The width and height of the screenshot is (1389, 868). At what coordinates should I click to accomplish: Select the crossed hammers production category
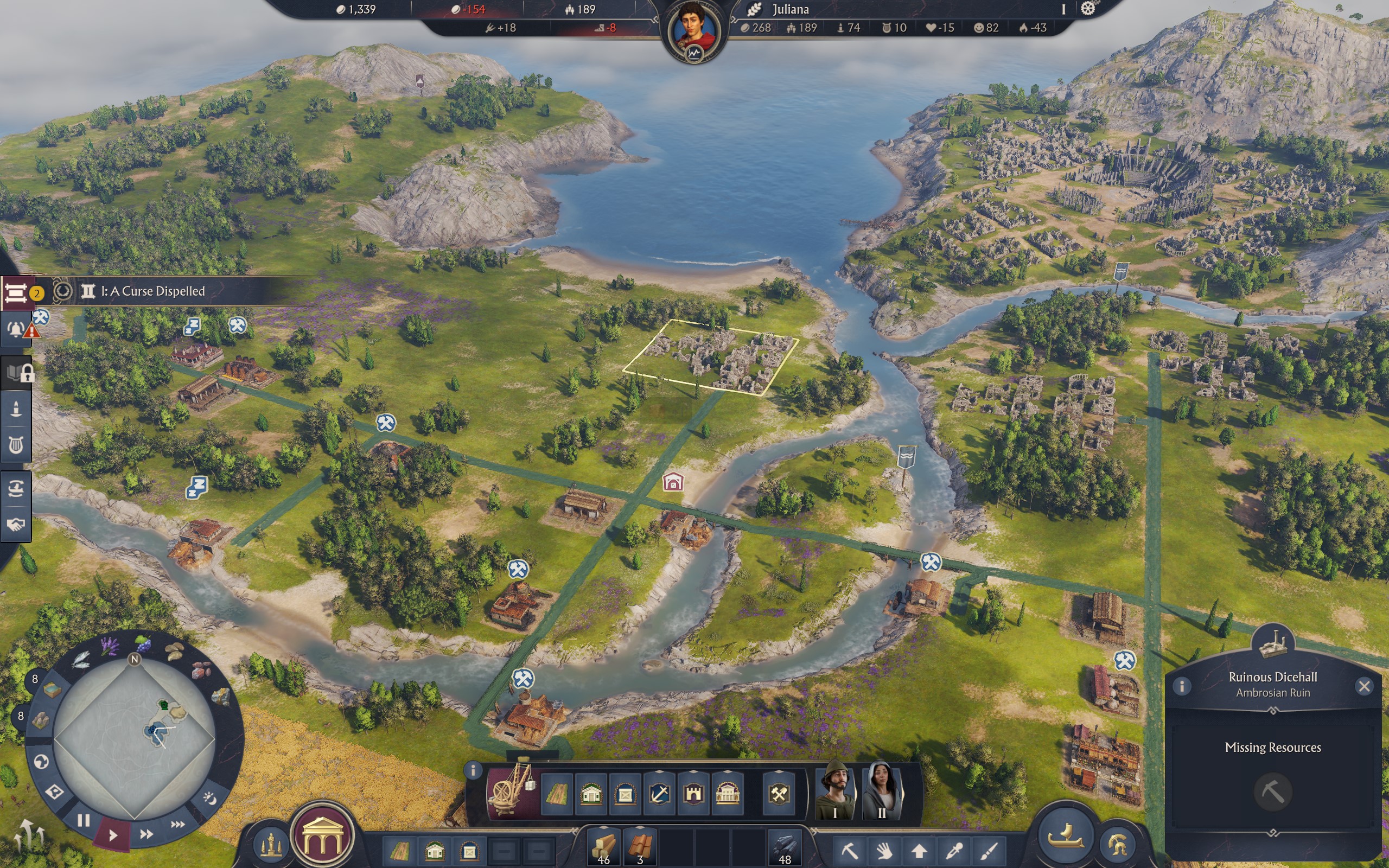779,795
